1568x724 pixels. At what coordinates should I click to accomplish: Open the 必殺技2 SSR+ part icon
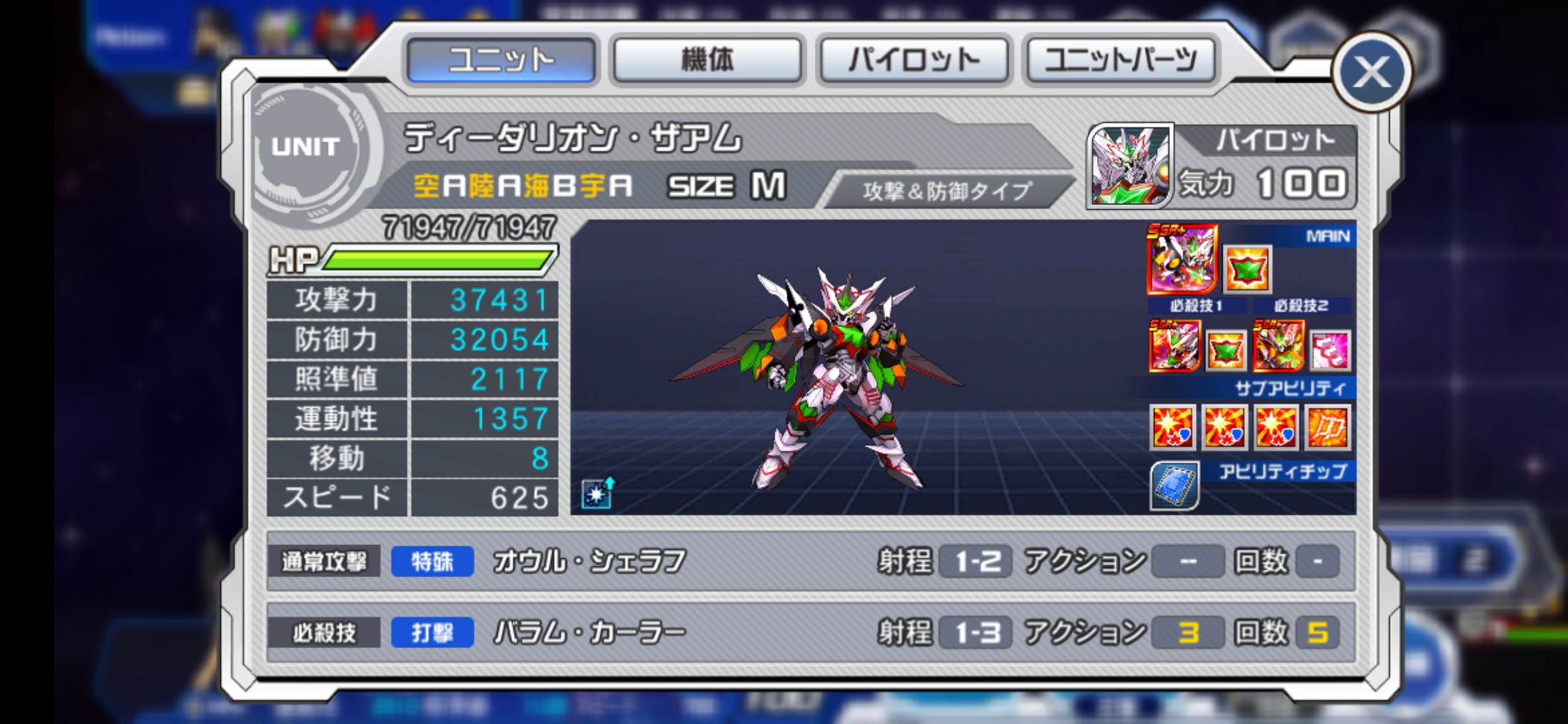[1279, 346]
